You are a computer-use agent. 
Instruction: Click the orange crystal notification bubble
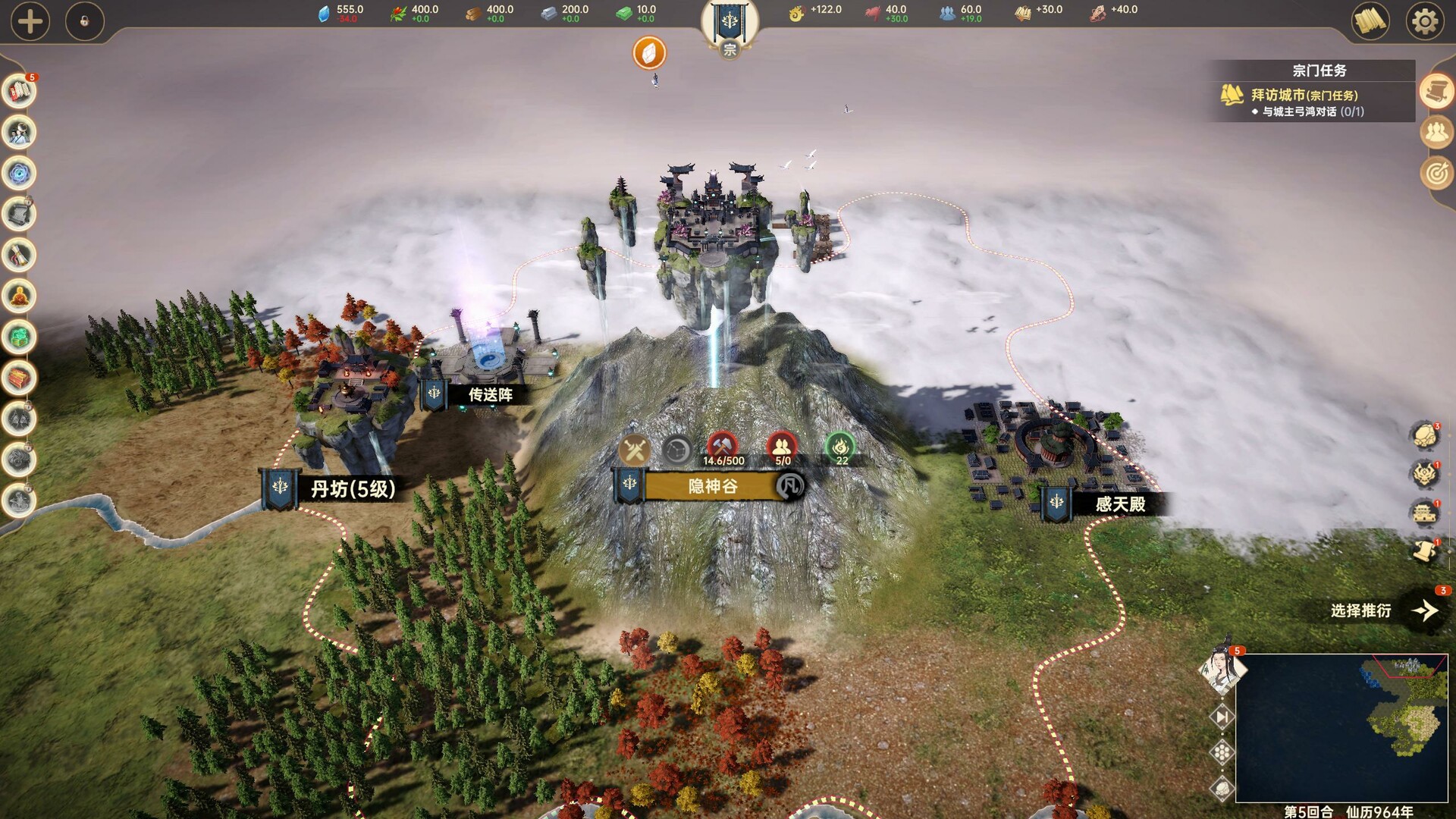pos(649,53)
